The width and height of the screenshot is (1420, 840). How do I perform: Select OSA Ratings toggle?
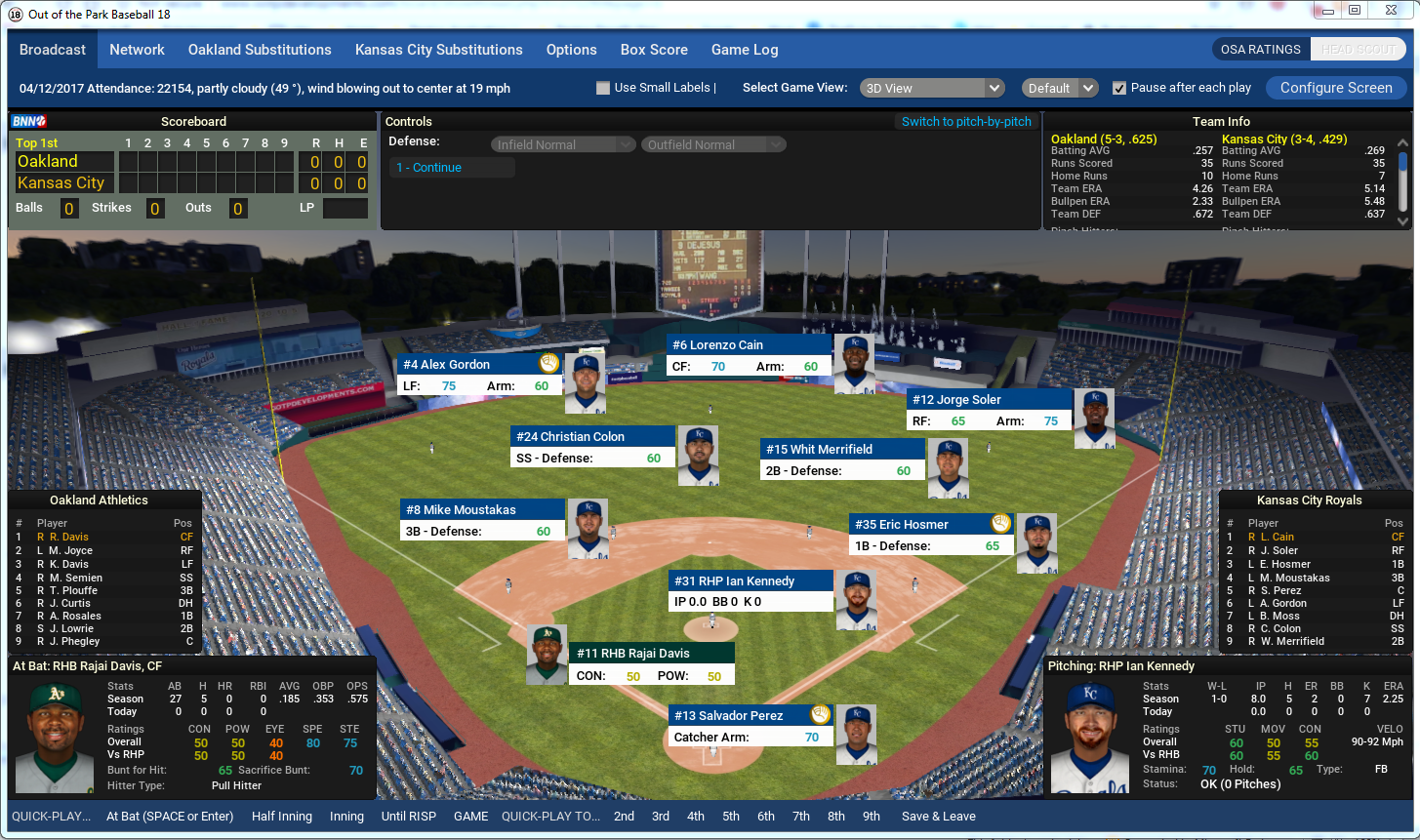click(x=1260, y=50)
